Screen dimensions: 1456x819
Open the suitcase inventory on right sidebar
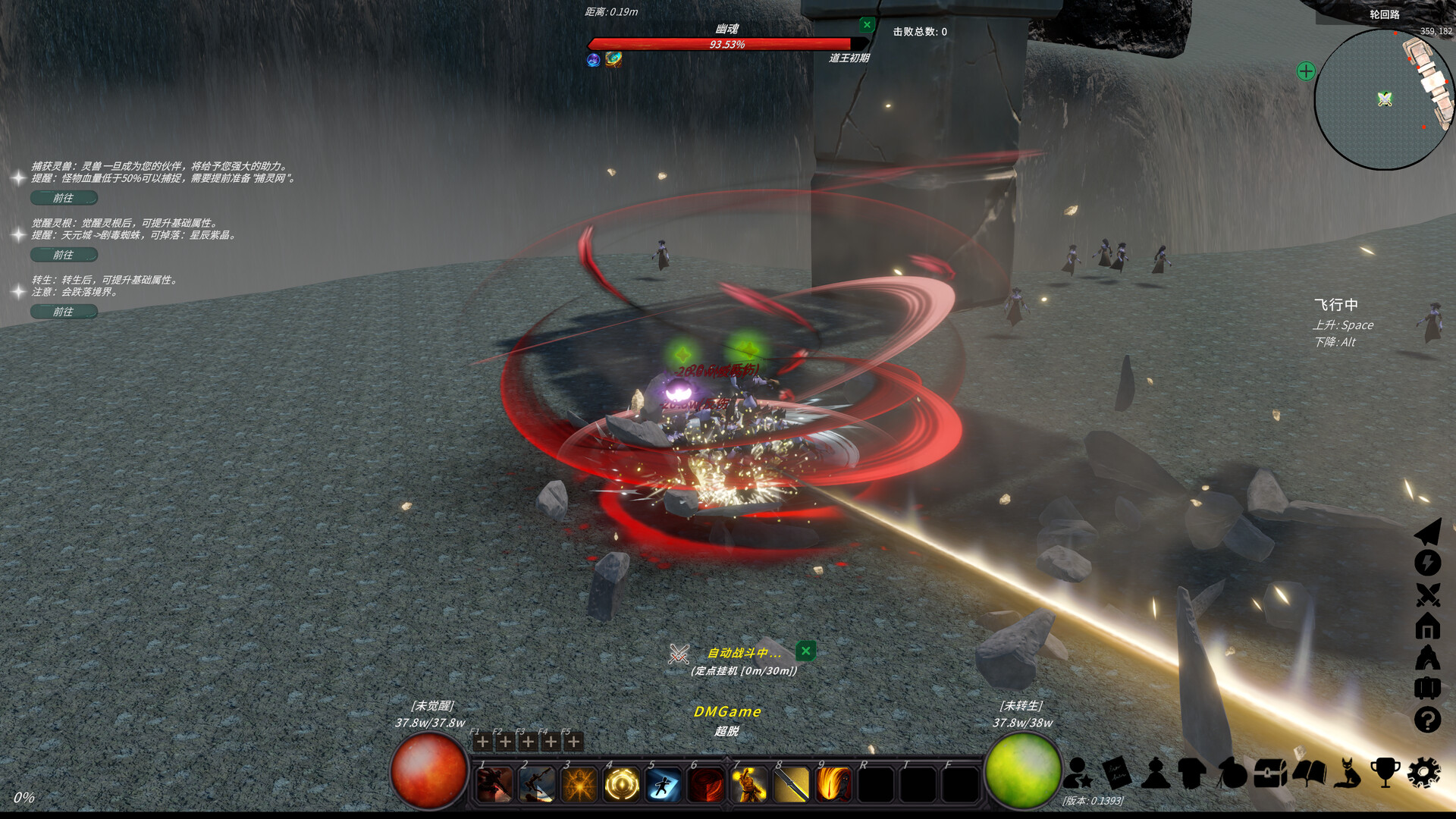[x=1429, y=689]
